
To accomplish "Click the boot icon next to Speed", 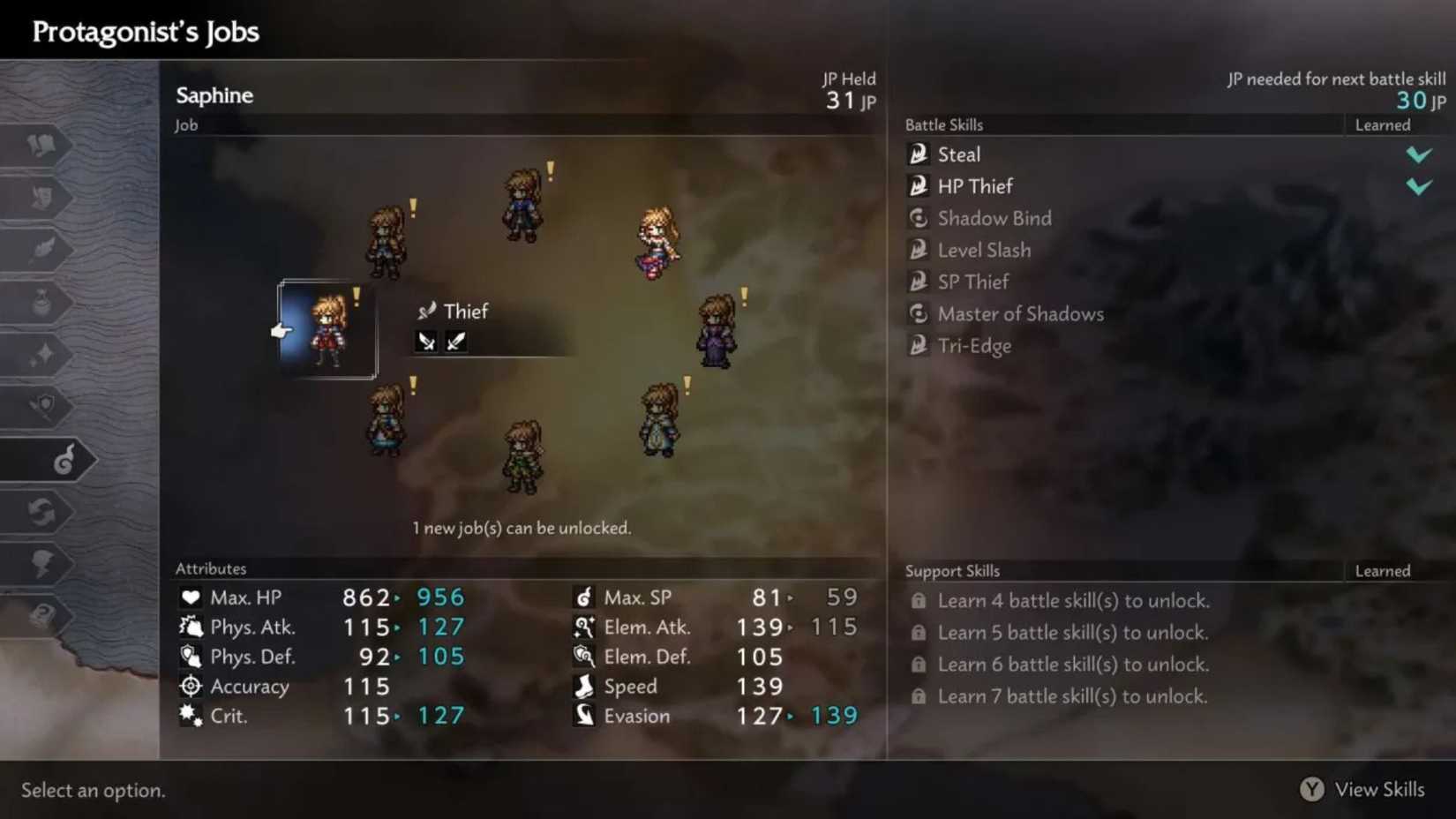I will point(583,686).
